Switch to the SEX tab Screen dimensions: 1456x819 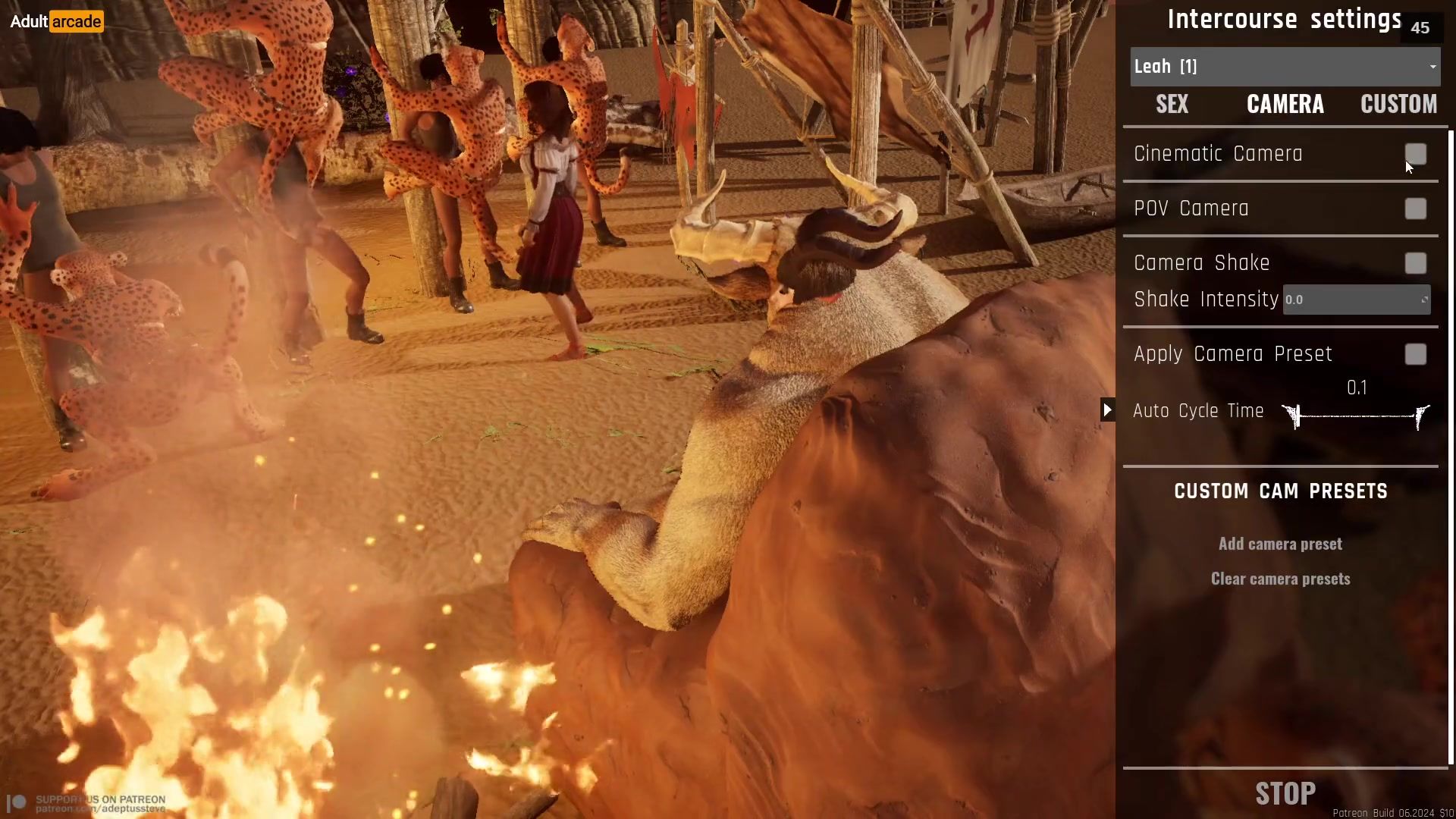tap(1172, 104)
